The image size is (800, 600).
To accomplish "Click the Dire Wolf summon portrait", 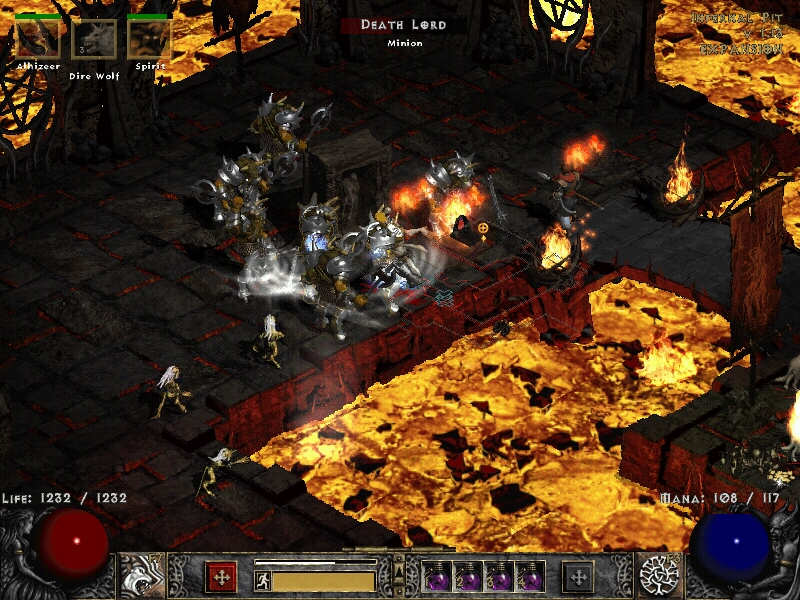I will [x=94, y=40].
